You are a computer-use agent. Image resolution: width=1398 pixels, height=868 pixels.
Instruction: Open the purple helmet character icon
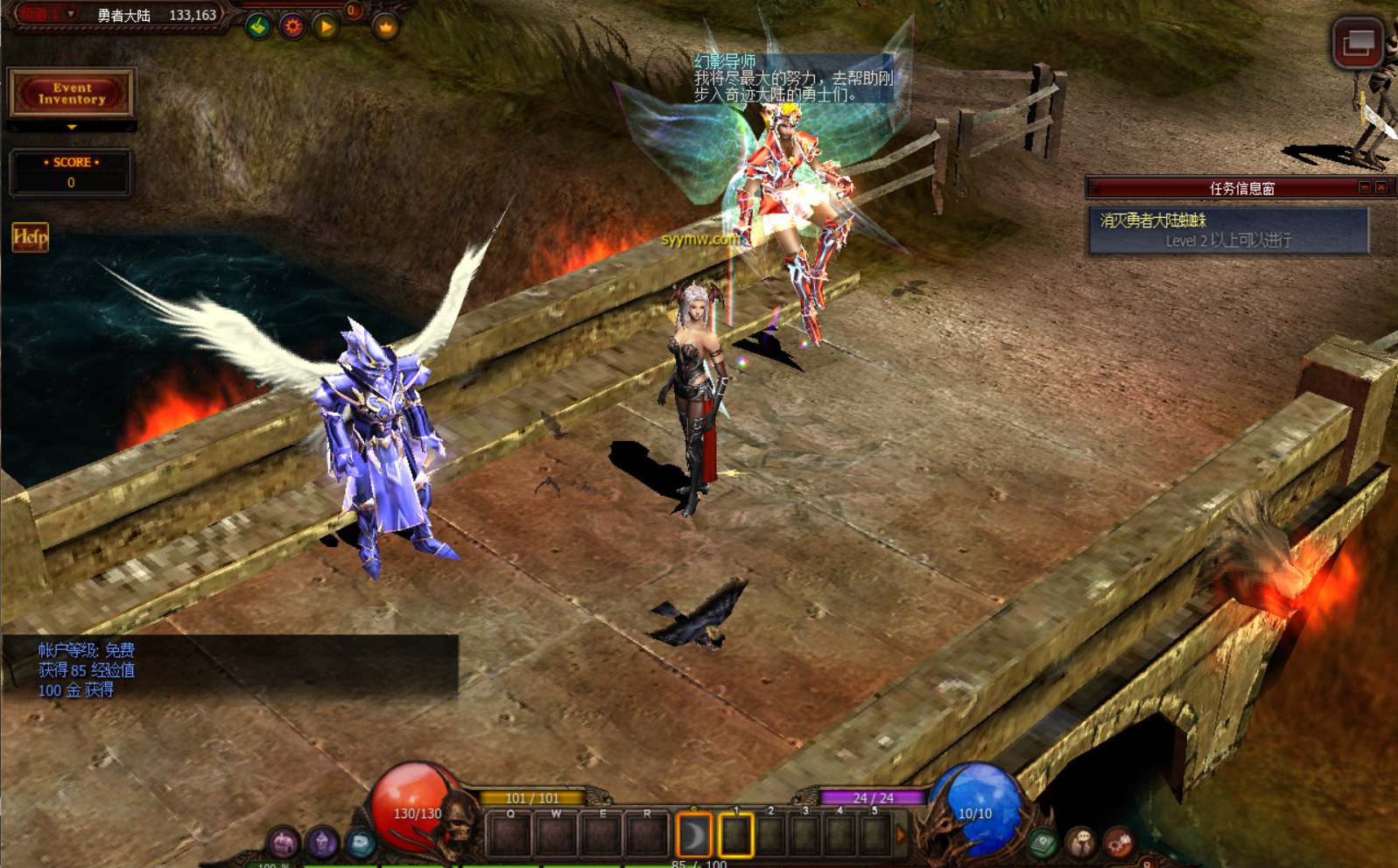point(283,843)
